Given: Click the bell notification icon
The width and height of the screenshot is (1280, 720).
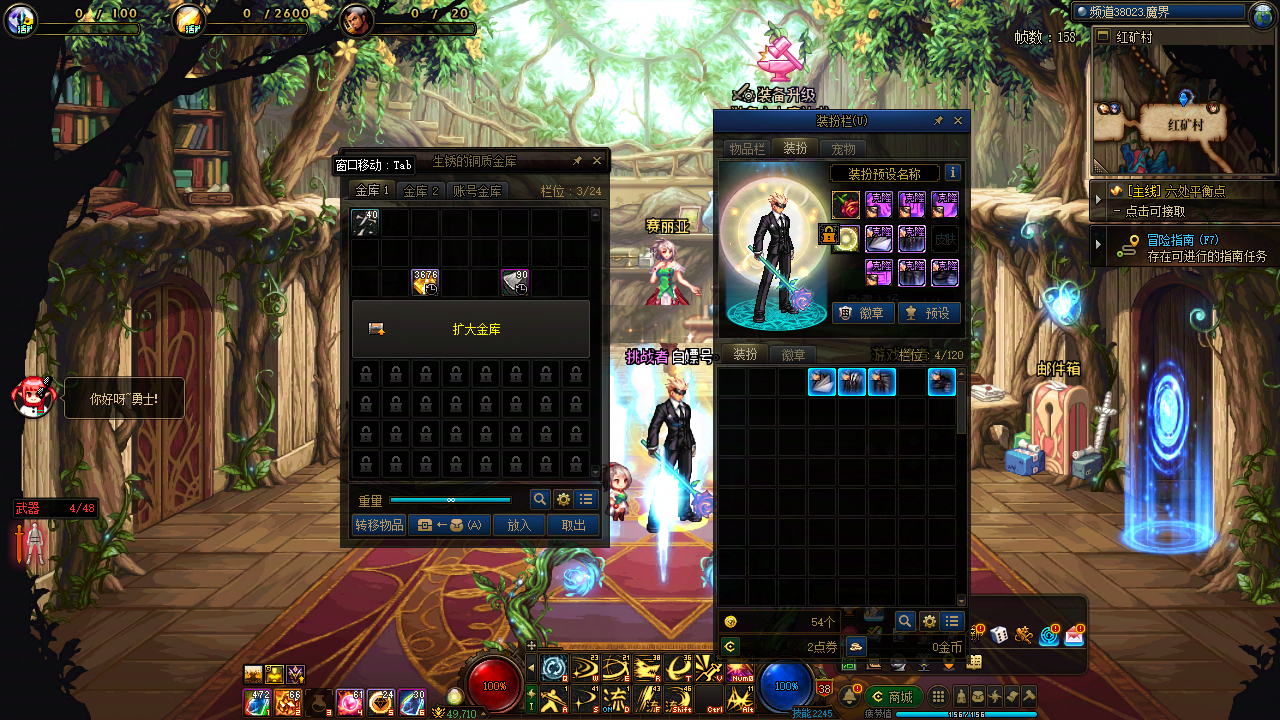Looking at the screenshot, I should 852,696.
